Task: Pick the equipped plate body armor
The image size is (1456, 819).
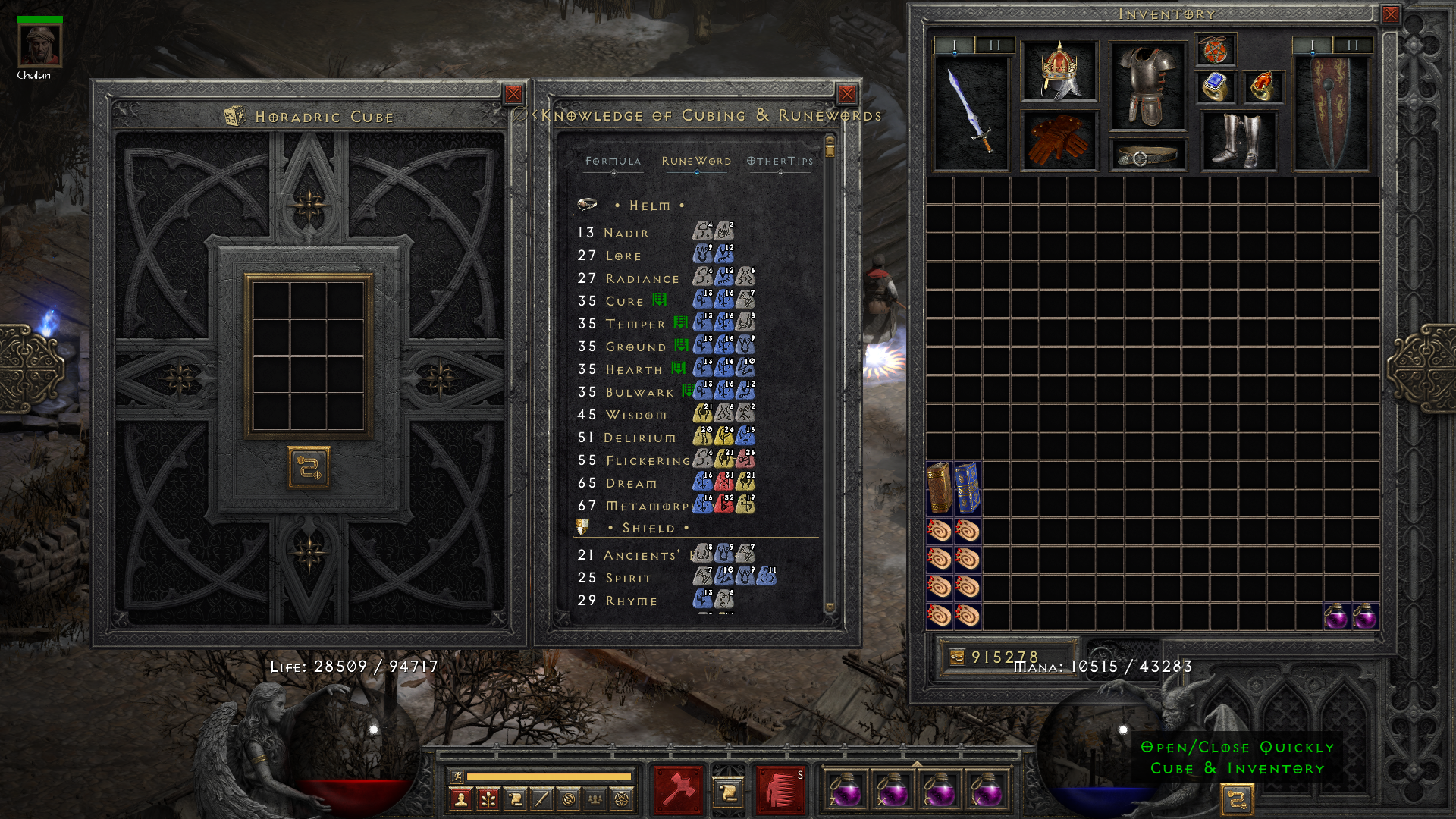Action: click(x=1147, y=86)
